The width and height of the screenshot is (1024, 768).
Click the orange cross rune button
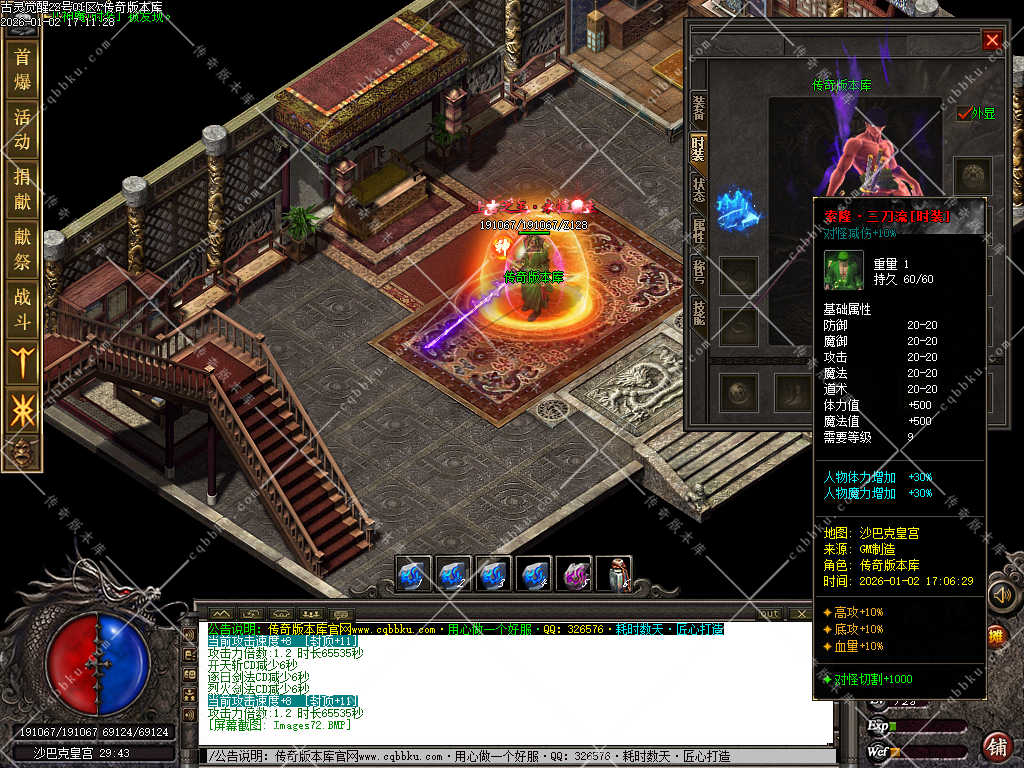[x=21, y=410]
